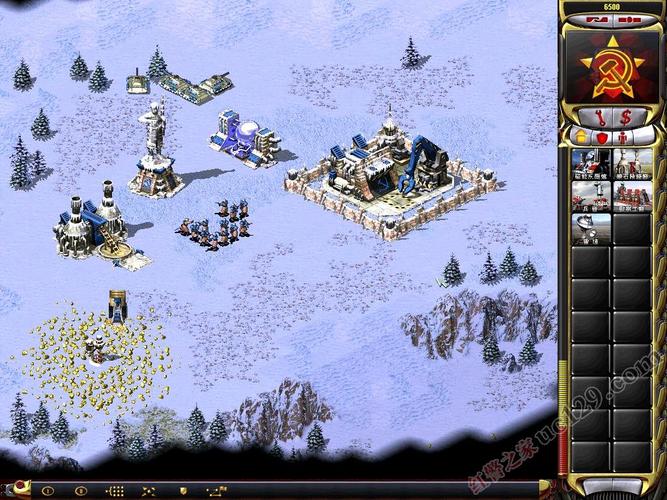Queue the Ore Refinery build icon
This screenshot has width=667, height=500.
point(632,163)
